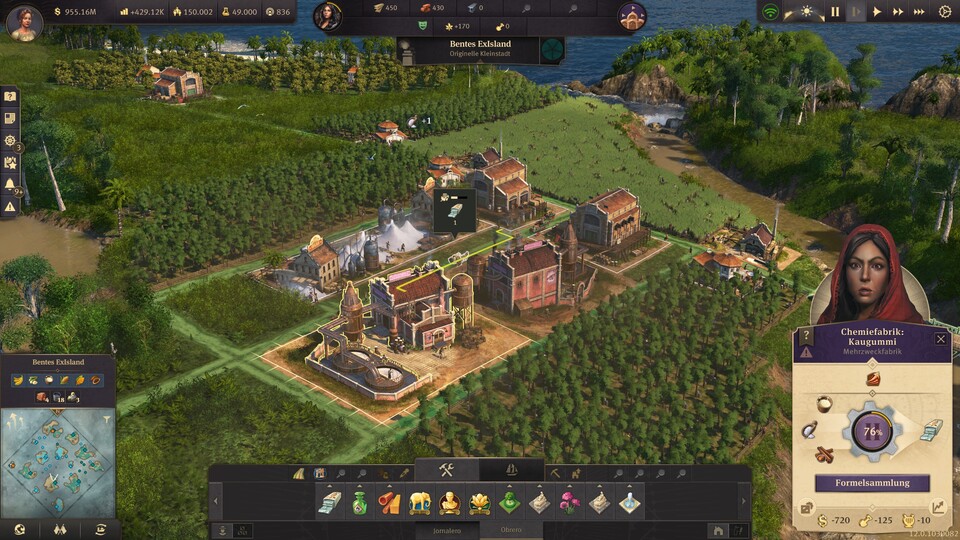Select the pink flowers ornament
The height and width of the screenshot is (540, 960).
pos(569,502)
